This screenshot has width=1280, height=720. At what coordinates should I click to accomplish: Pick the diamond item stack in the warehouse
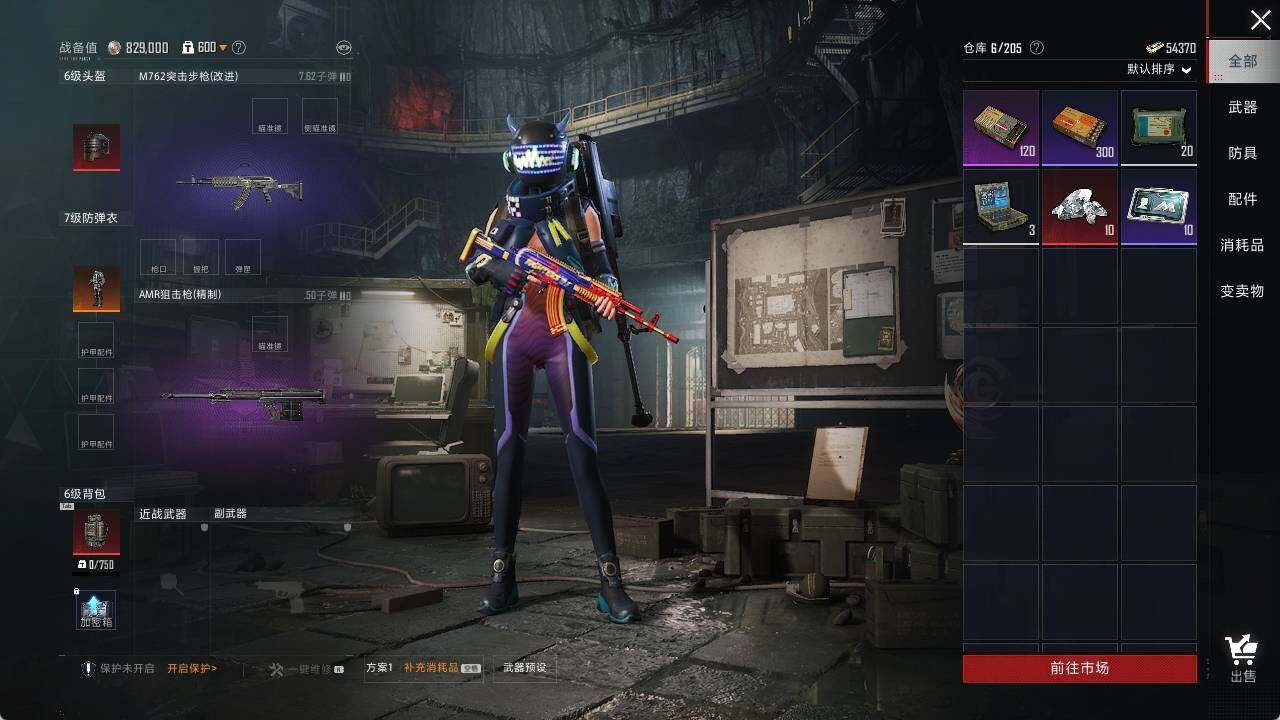pyautogui.click(x=1080, y=207)
